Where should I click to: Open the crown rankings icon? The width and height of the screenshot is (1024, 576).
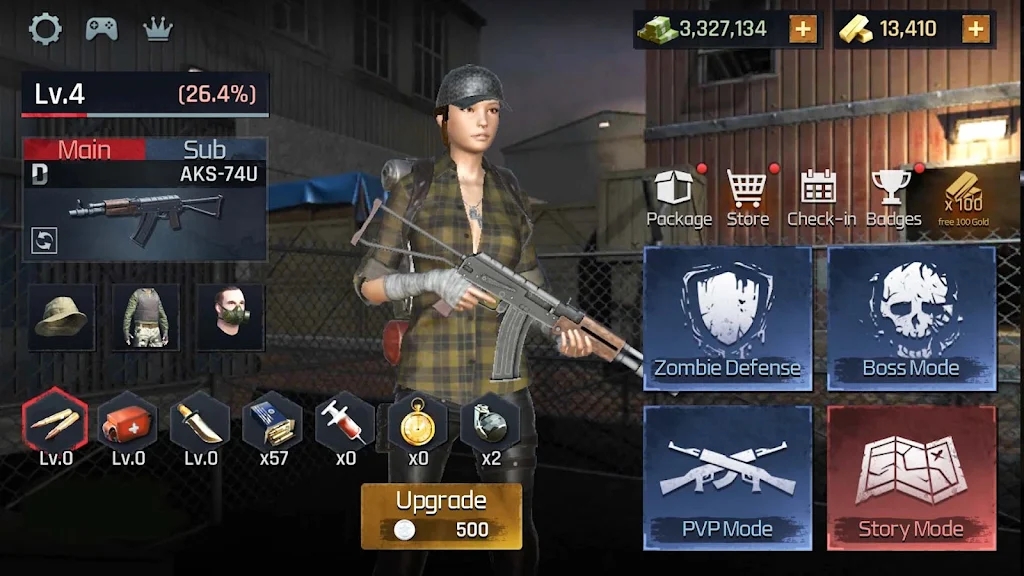pos(158,29)
